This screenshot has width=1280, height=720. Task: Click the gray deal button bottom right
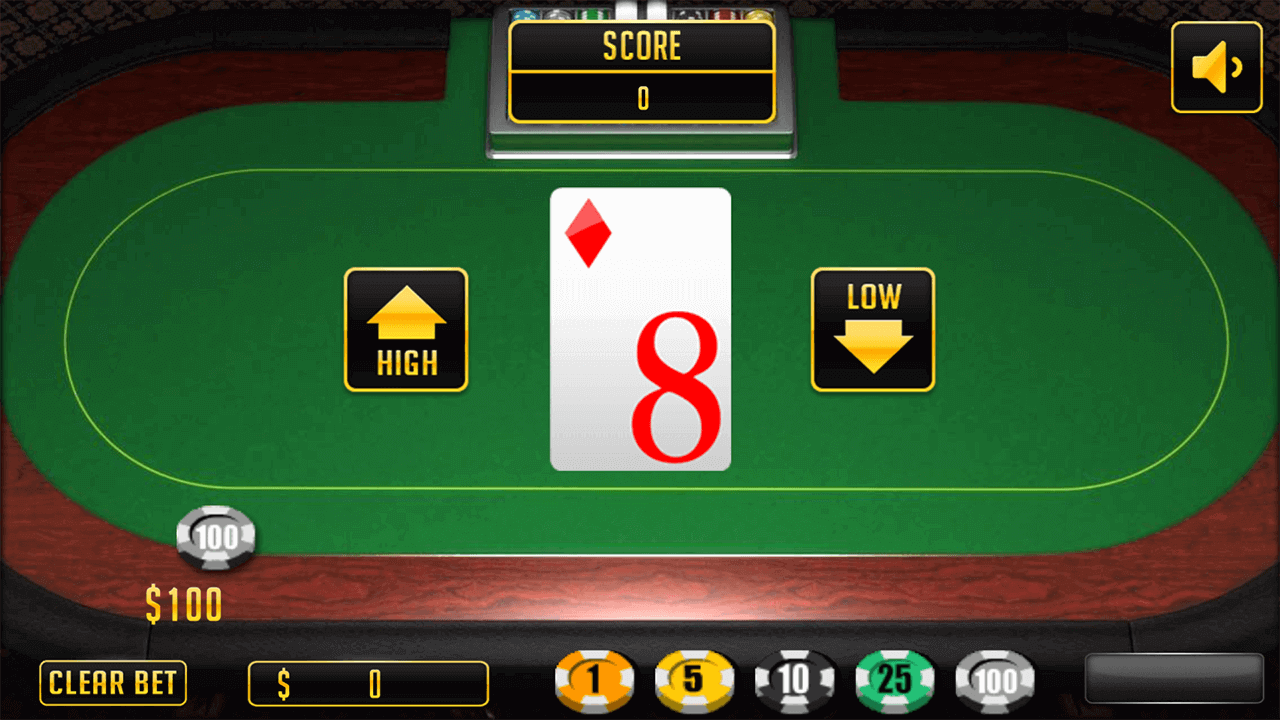pos(1175,679)
